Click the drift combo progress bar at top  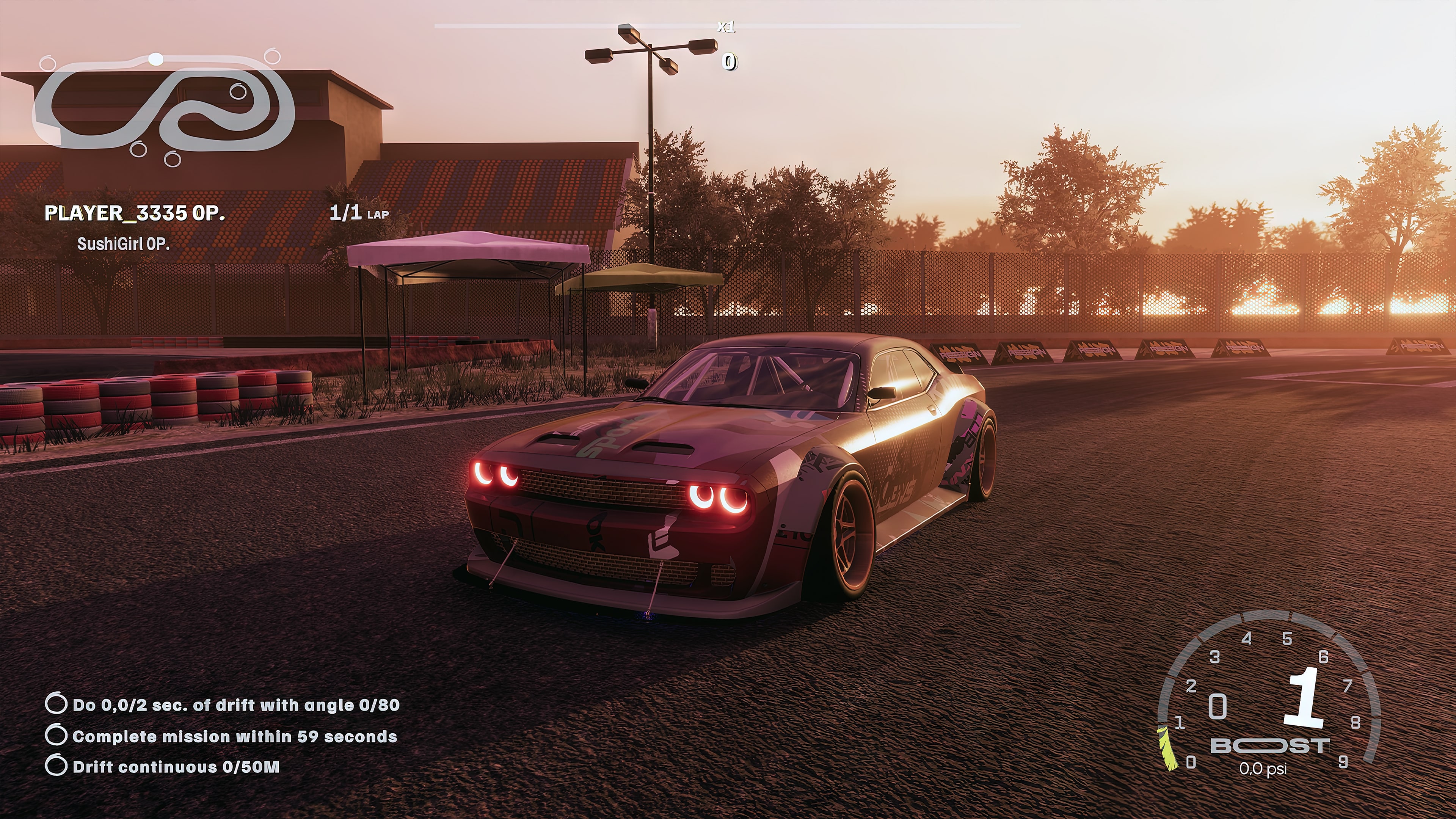tap(728, 25)
